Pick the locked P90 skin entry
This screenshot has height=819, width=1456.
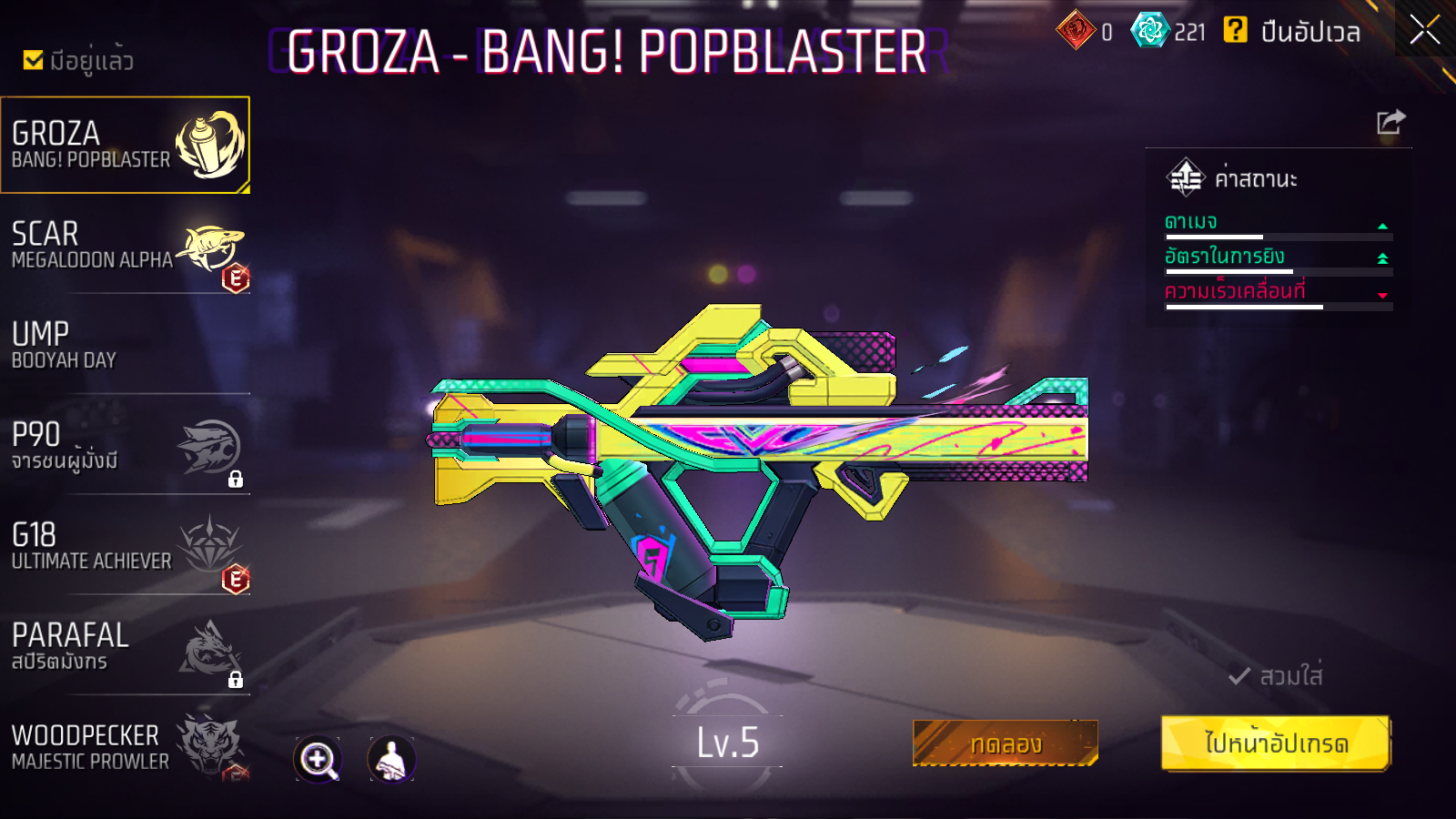(125, 446)
